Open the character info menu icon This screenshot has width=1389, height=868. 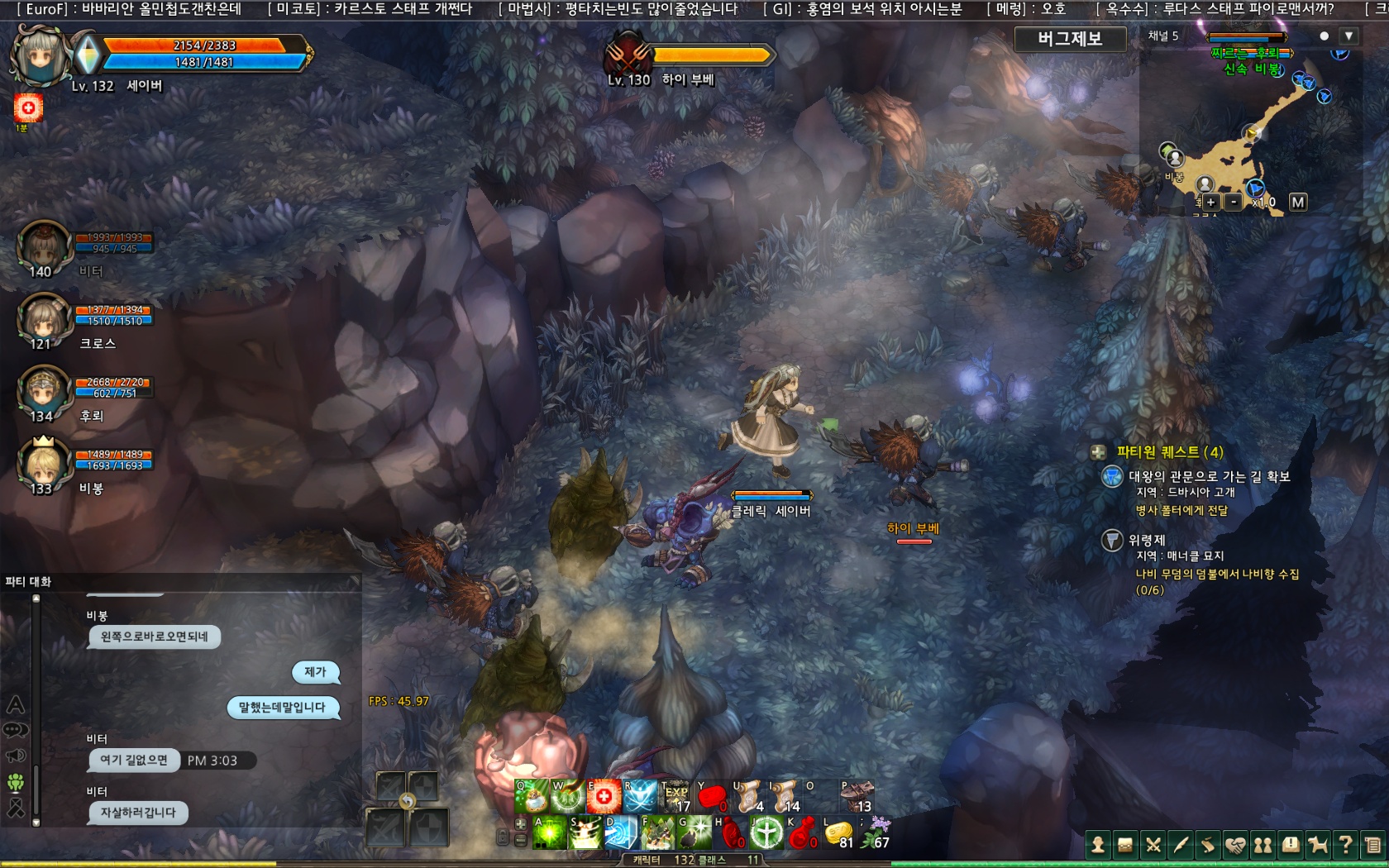(1098, 845)
